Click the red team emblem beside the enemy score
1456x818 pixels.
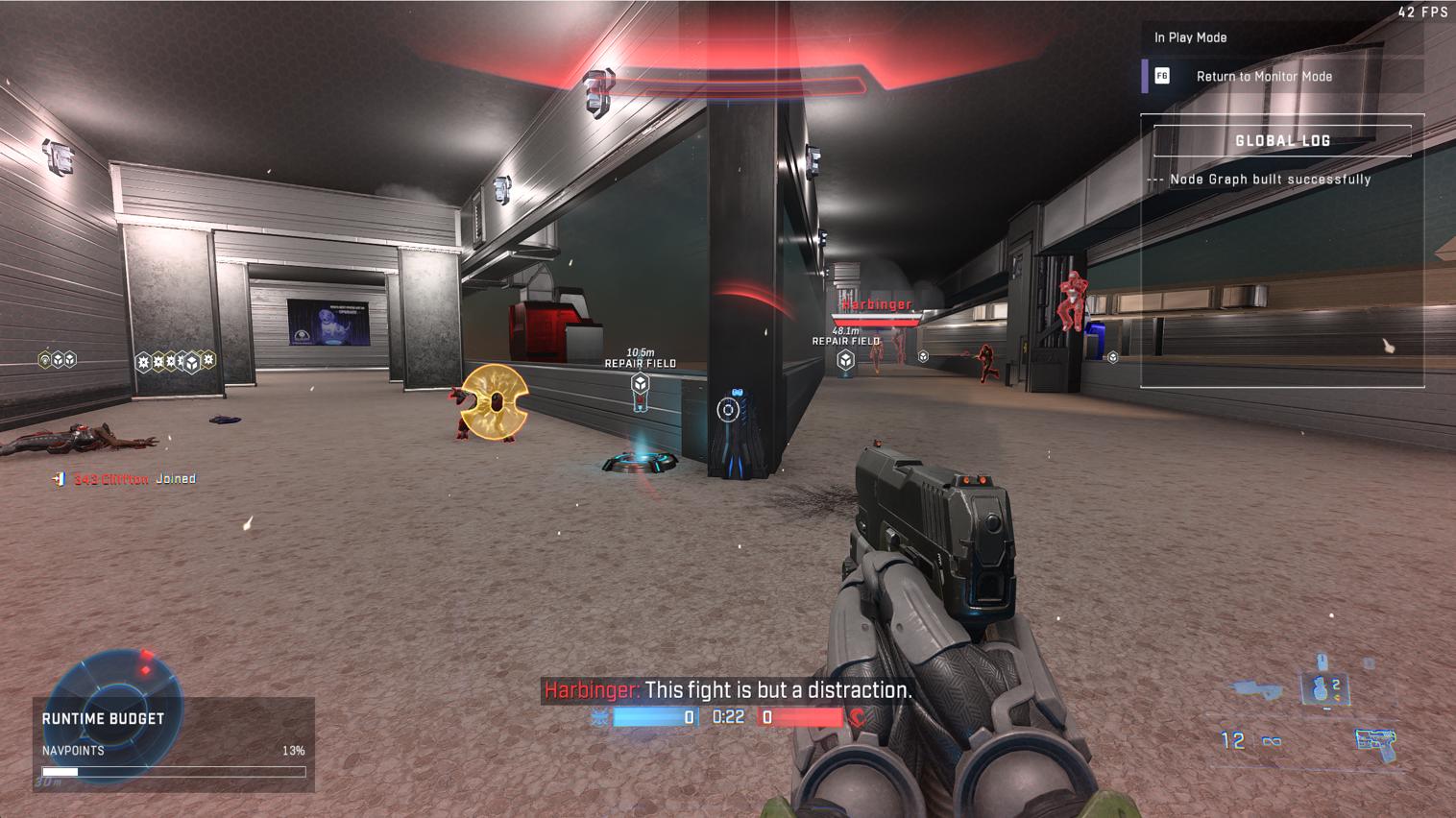point(859,715)
